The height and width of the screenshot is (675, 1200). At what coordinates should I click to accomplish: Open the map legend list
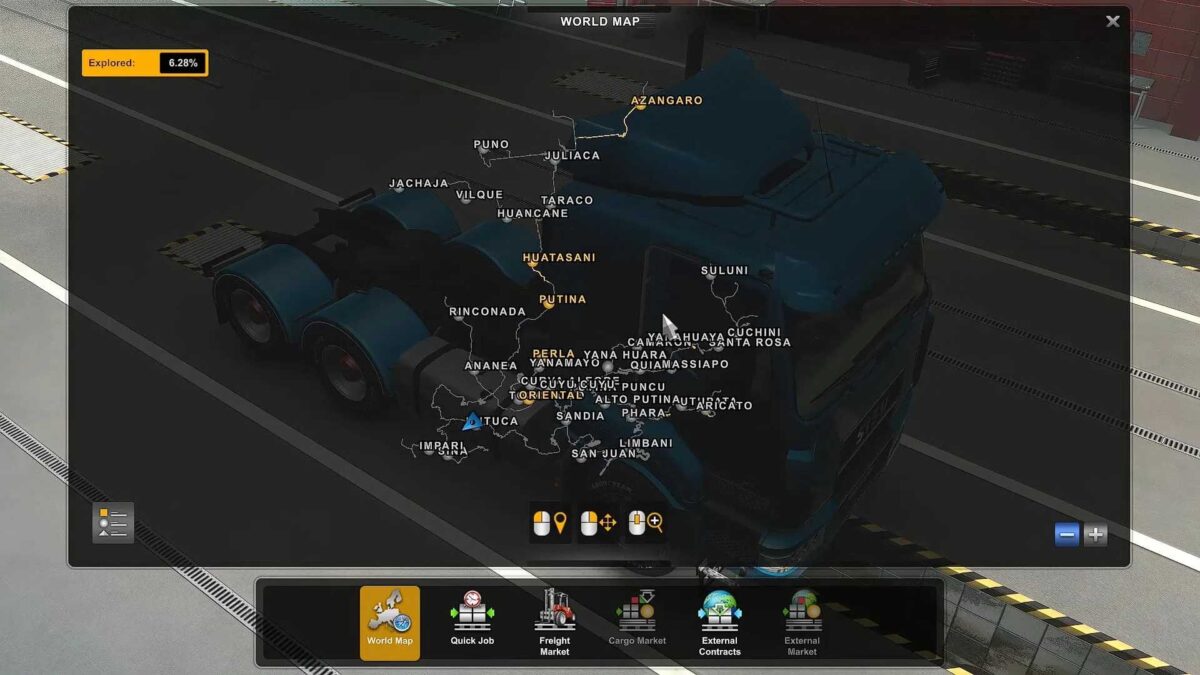pos(113,522)
